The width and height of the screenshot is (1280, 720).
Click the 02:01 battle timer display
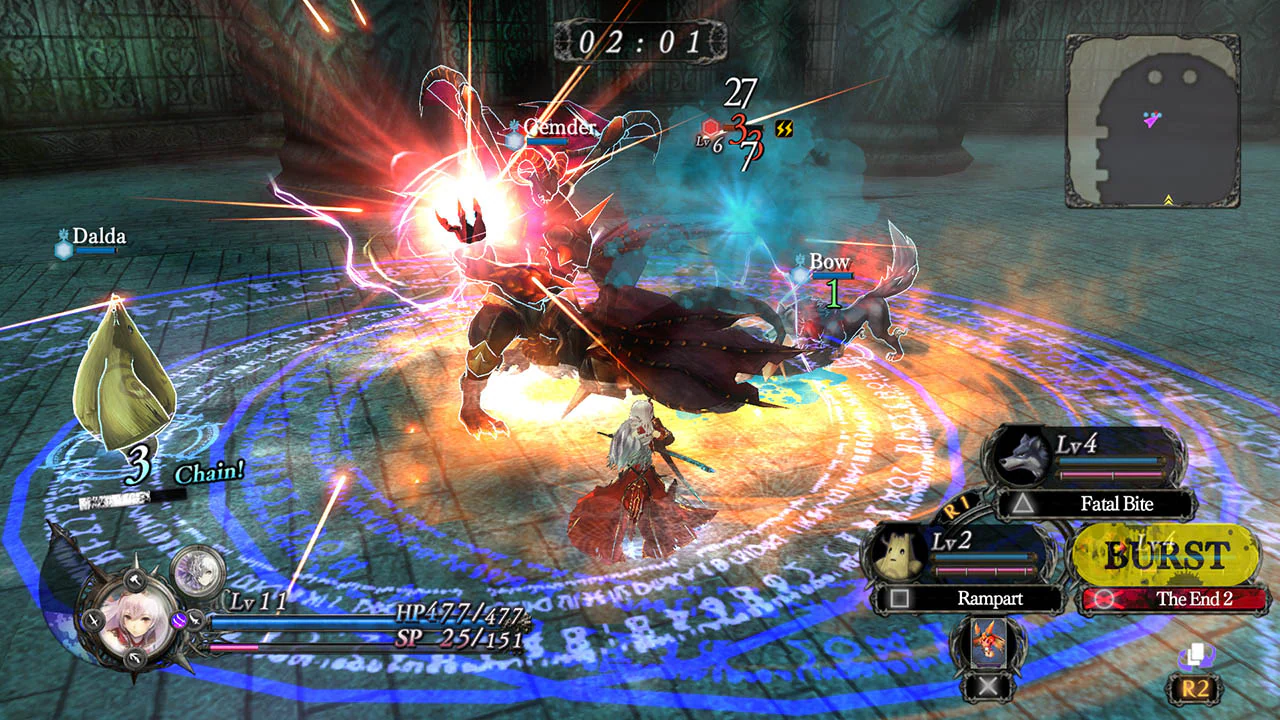[x=640, y=40]
